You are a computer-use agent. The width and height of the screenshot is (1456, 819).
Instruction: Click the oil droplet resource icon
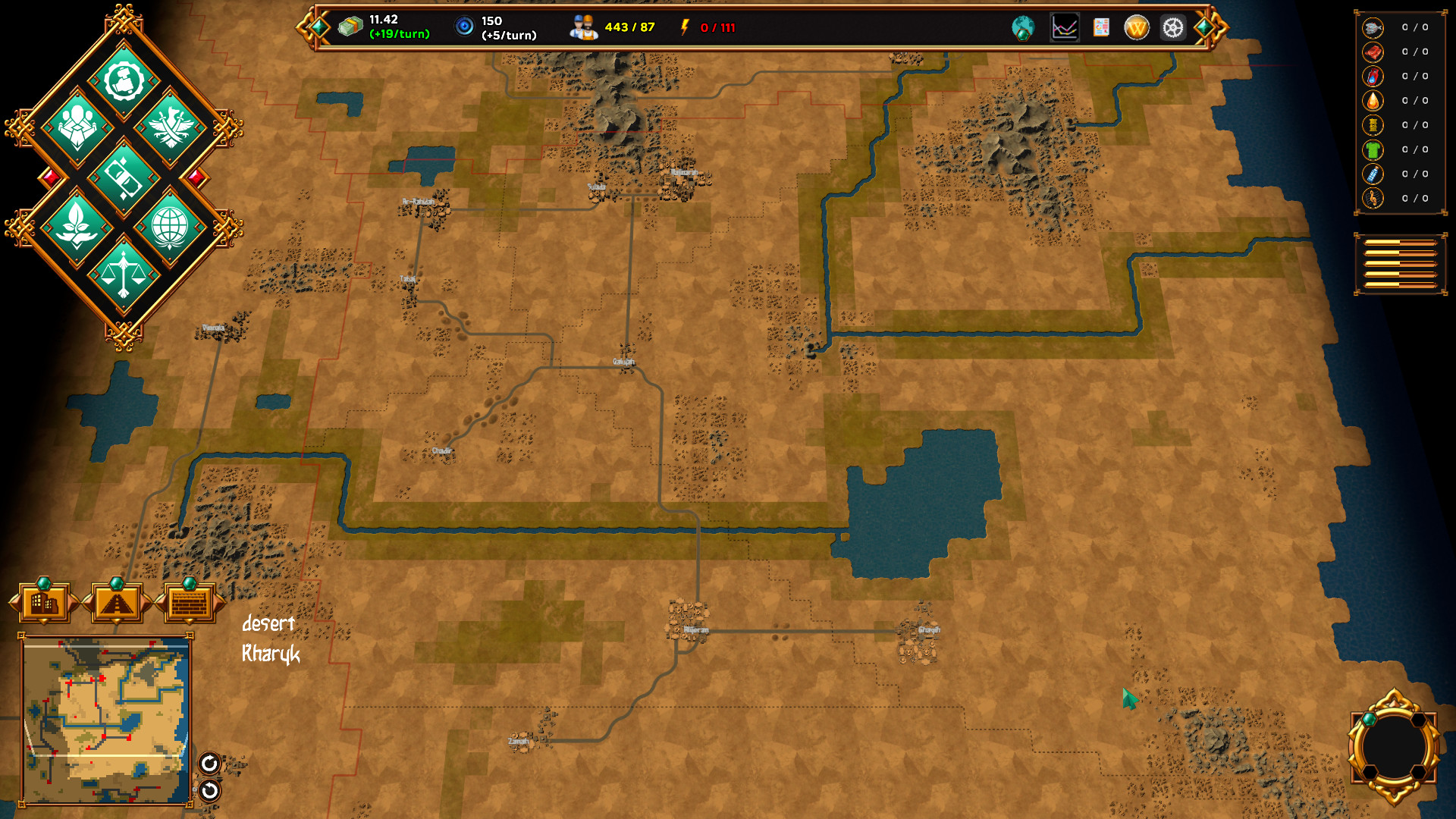(x=1371, y=101)
